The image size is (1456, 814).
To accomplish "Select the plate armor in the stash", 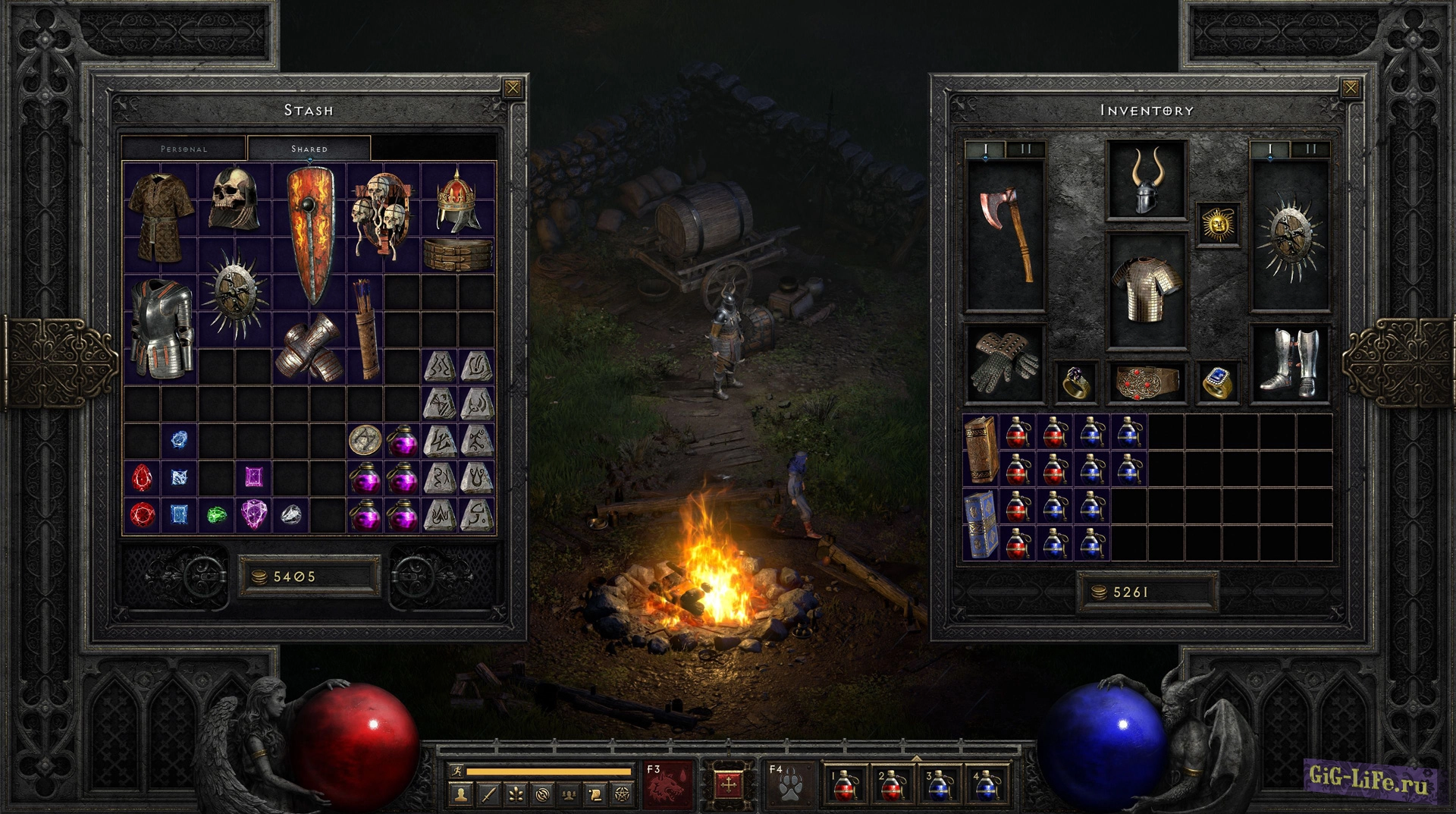I will pos(161,328).
